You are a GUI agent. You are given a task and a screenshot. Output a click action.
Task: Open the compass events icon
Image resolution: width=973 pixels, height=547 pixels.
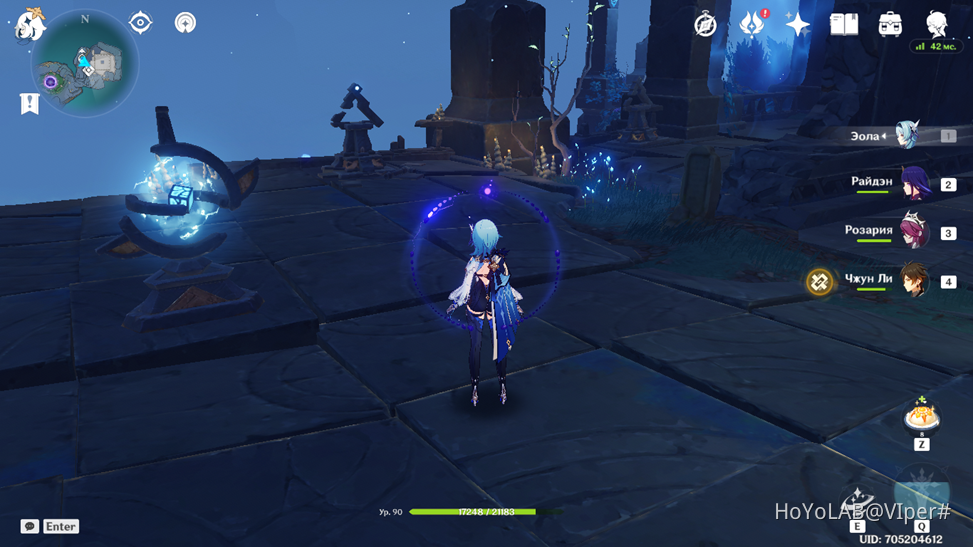[706, 25]
